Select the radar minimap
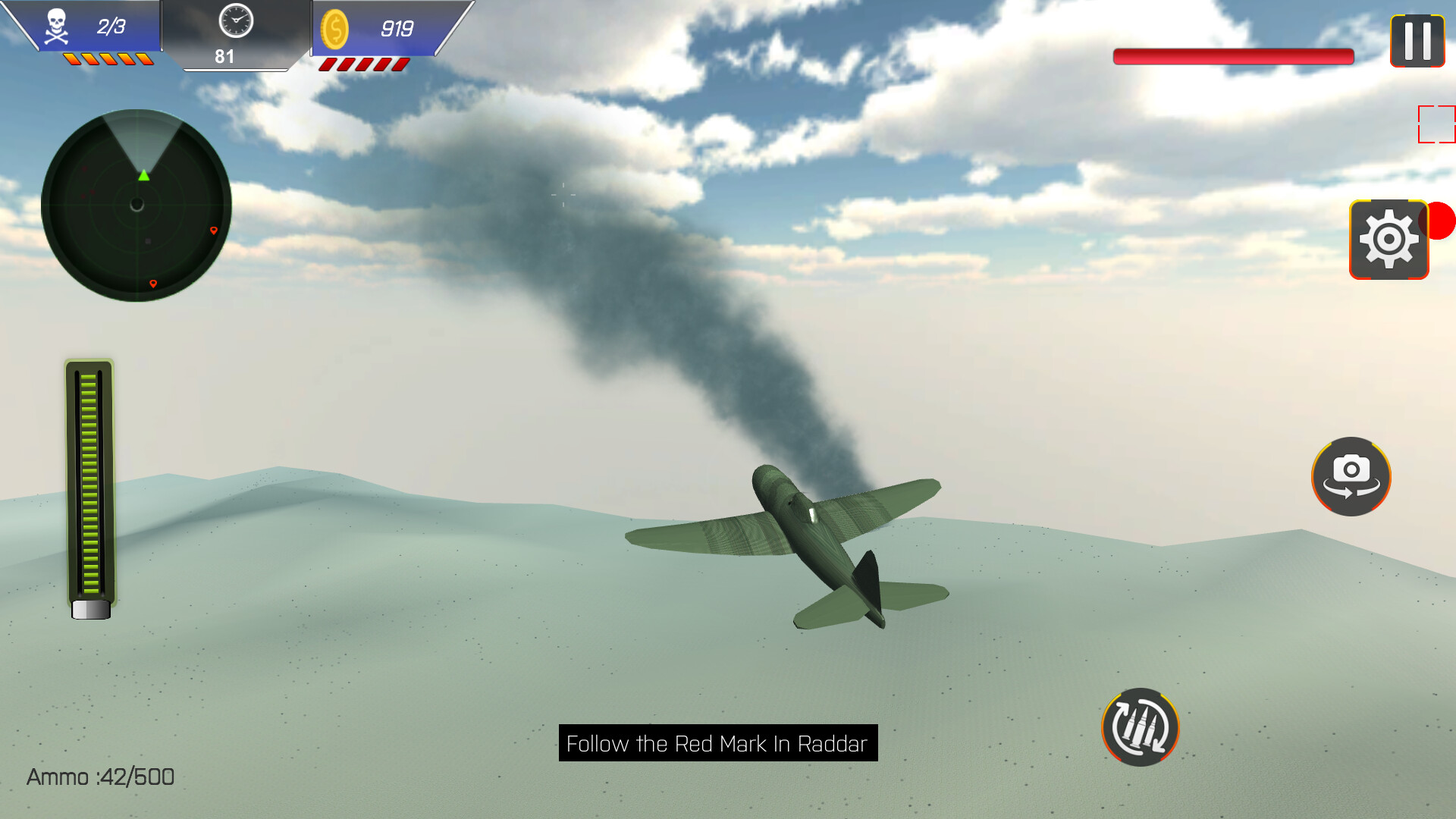1456x819 pixels. click(x=136, y=205)
